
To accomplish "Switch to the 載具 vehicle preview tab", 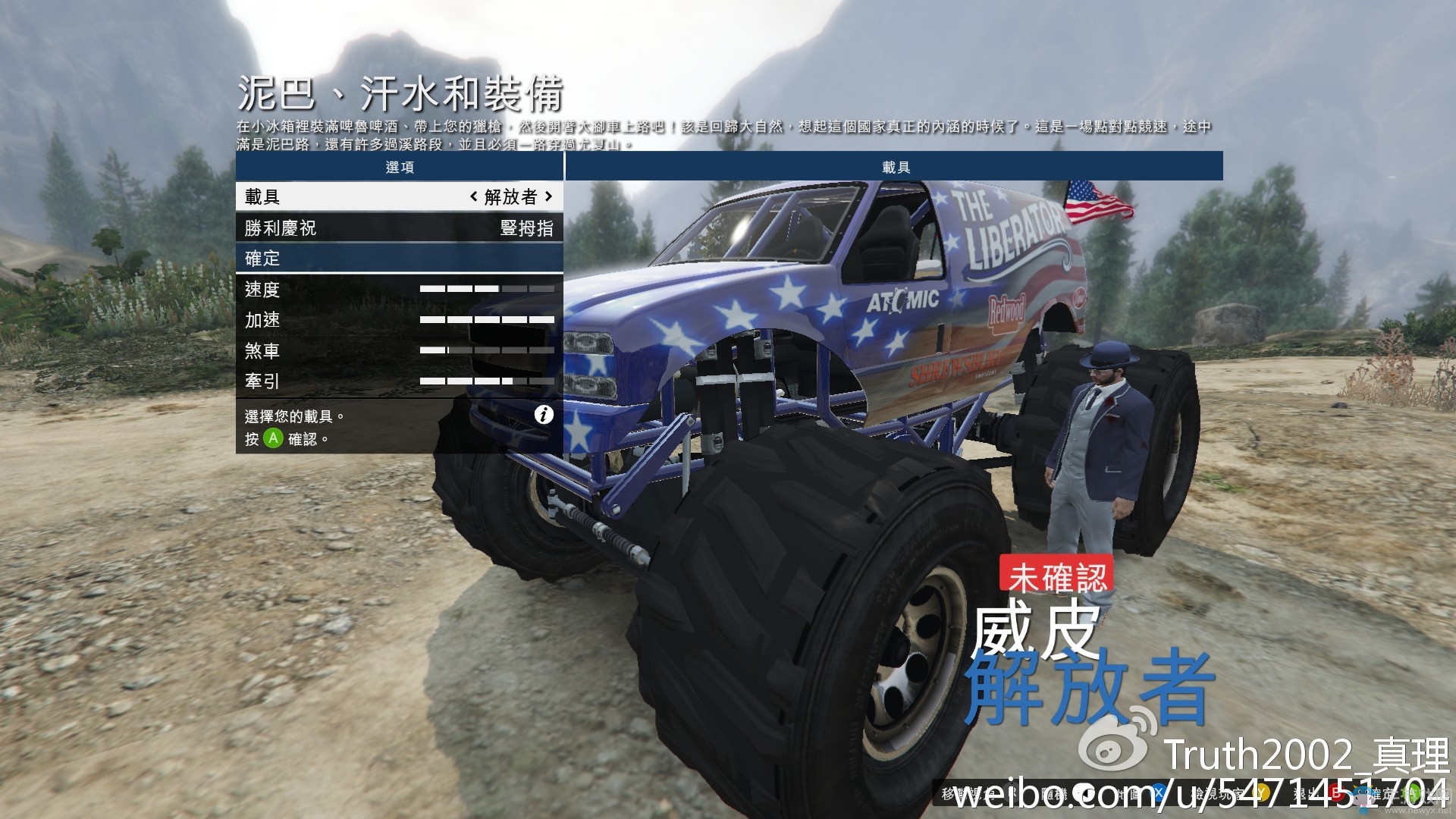I will coord(895,167).
